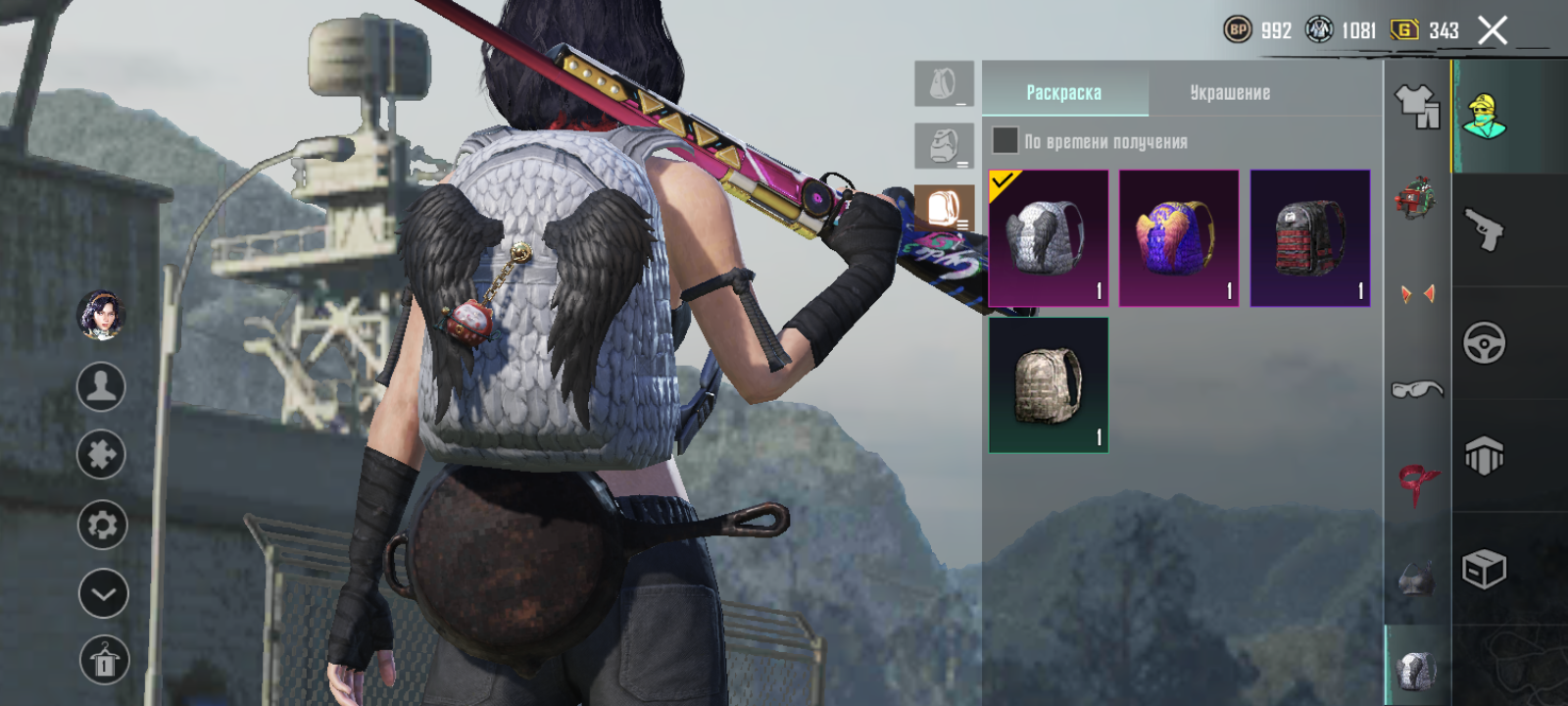Open the Украшение tab
The height and width of the screenshot is (706, 1568).
tap(1230, 92)
